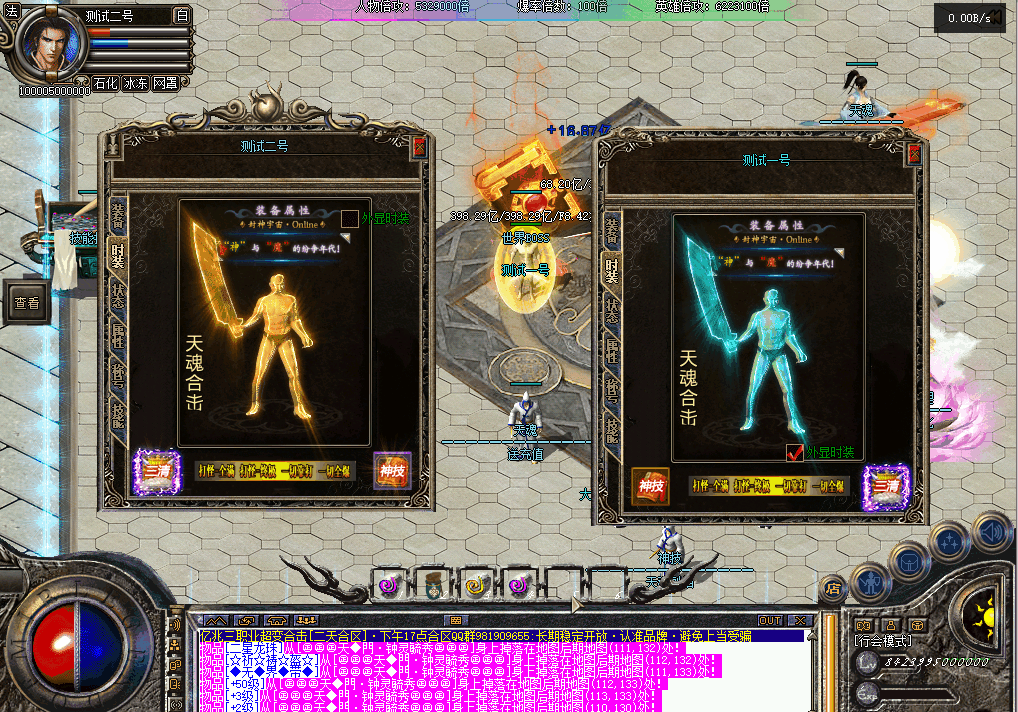Open the 店 shop button
1018x712 pixels.
pos(833,589)
